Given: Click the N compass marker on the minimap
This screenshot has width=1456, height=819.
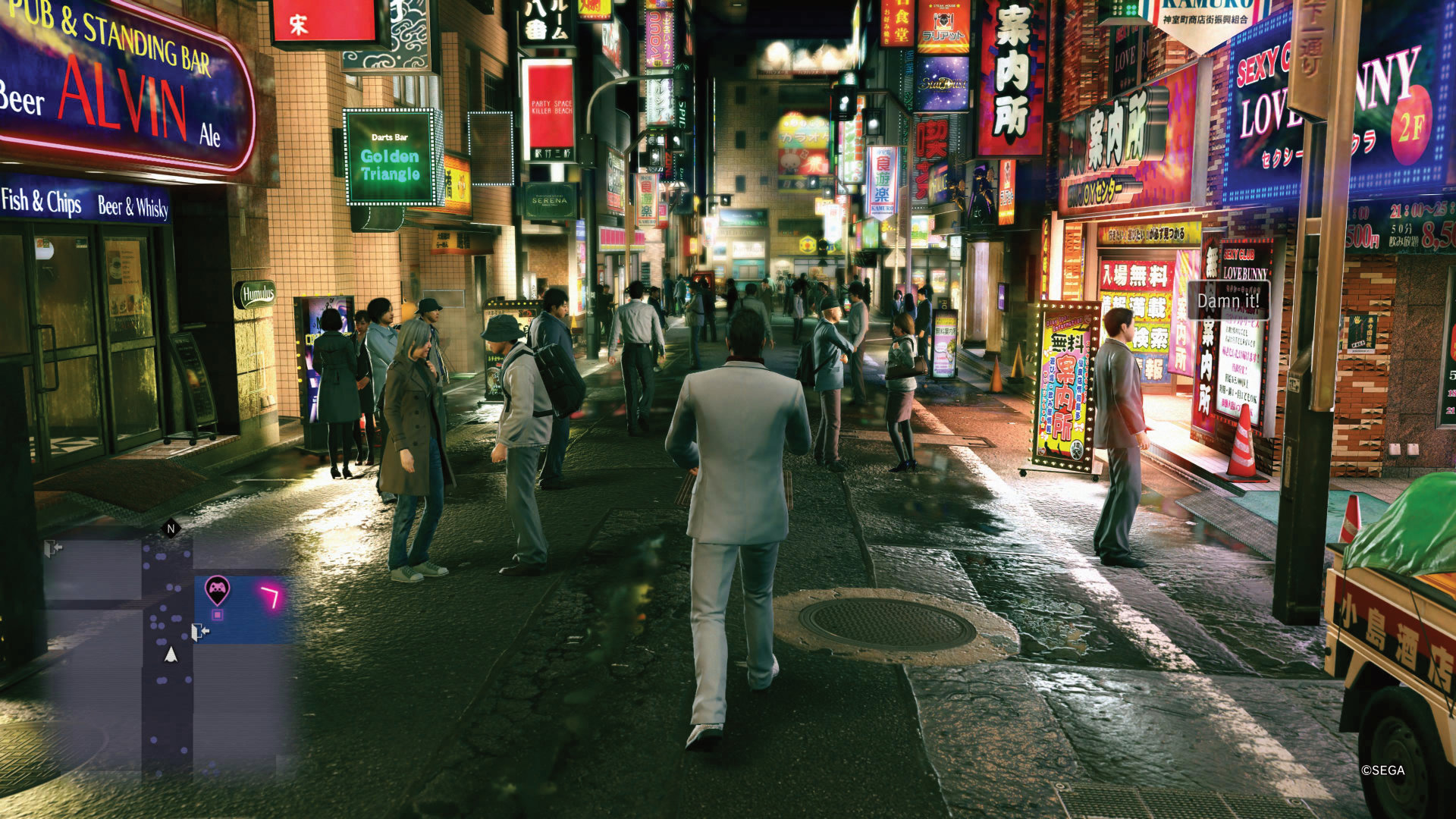Looking at the screenshot, I should click(x=171, y=529).
